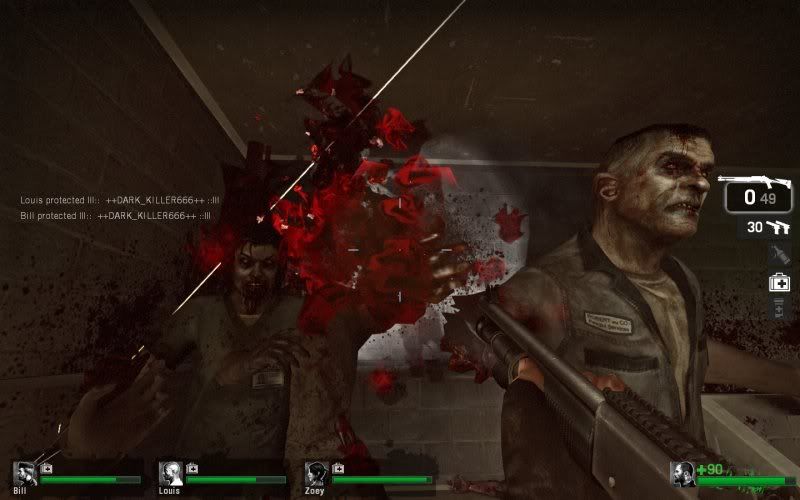Click Bill's teammate portrait
Screen dimensions: 800x500
pos(26,474)
